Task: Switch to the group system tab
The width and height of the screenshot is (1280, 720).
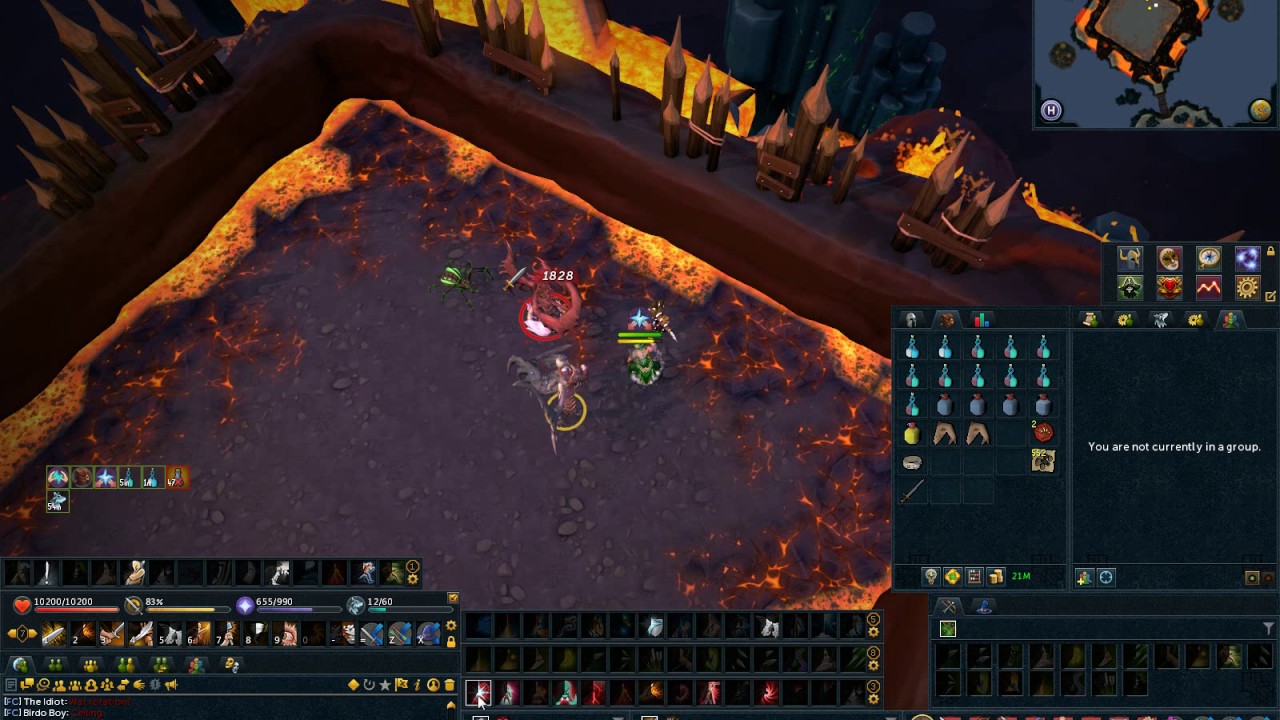Action: 1230,320
